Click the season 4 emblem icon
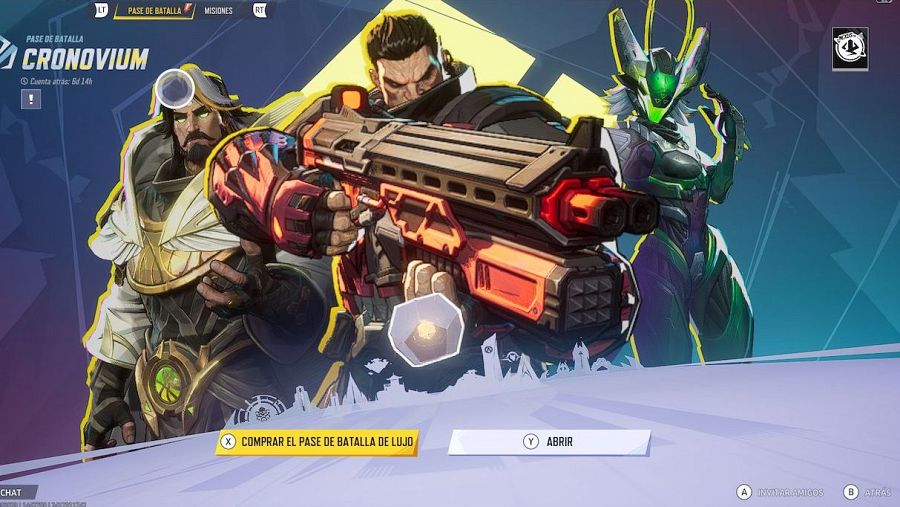This screenshot has width=900, height=507. (x=849, y=49)
